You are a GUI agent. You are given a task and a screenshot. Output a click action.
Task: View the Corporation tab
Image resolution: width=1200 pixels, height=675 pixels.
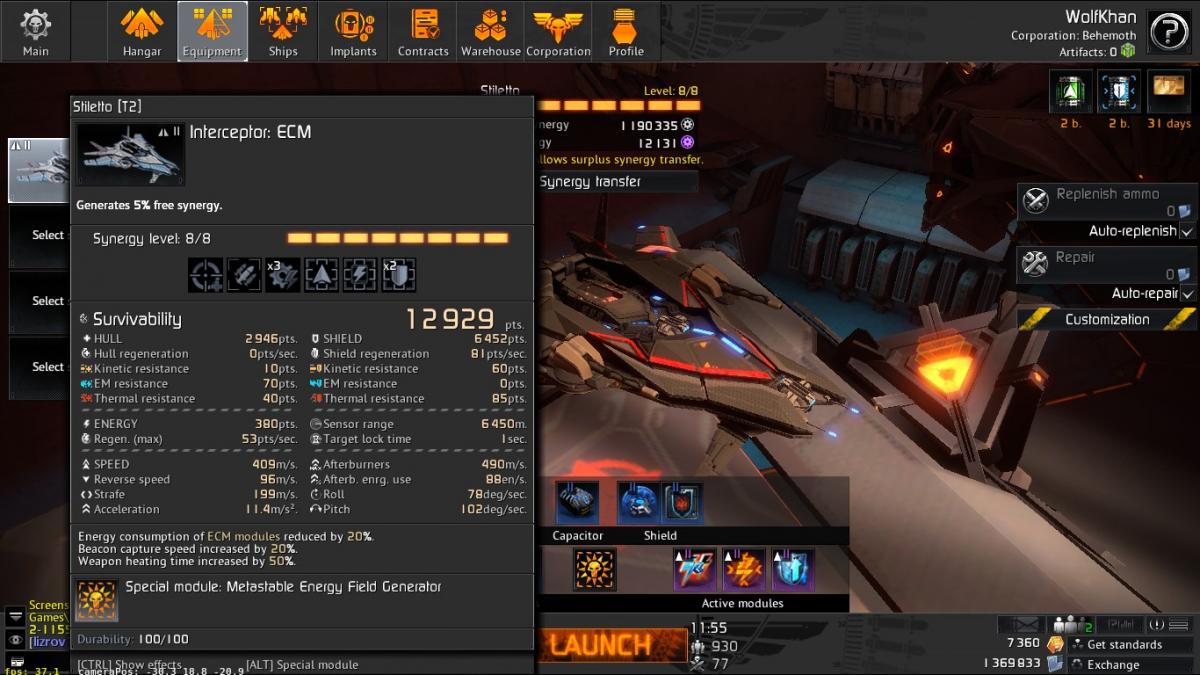click(558, 31)
